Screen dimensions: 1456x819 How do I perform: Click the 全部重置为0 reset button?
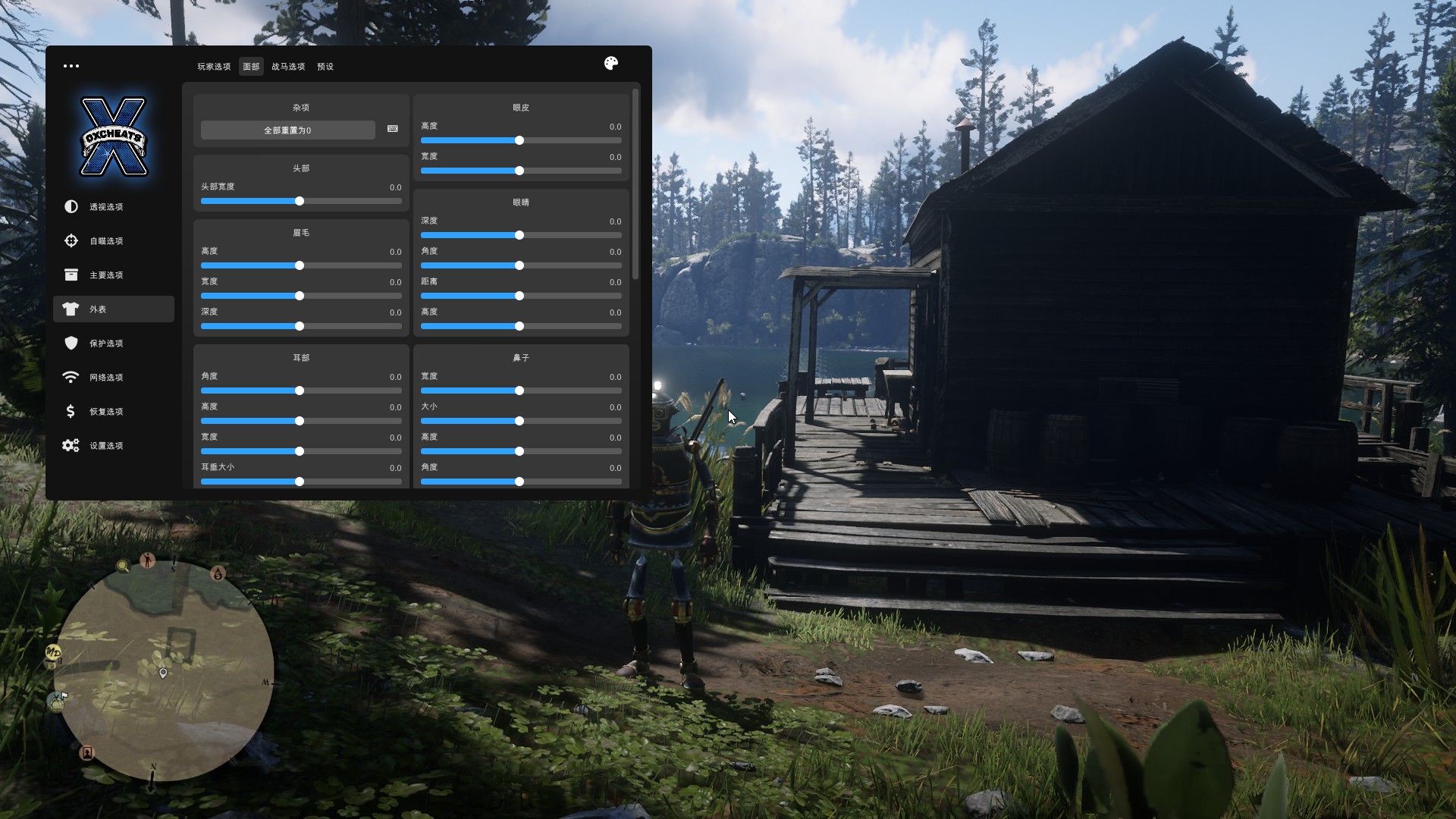point(287,130)
